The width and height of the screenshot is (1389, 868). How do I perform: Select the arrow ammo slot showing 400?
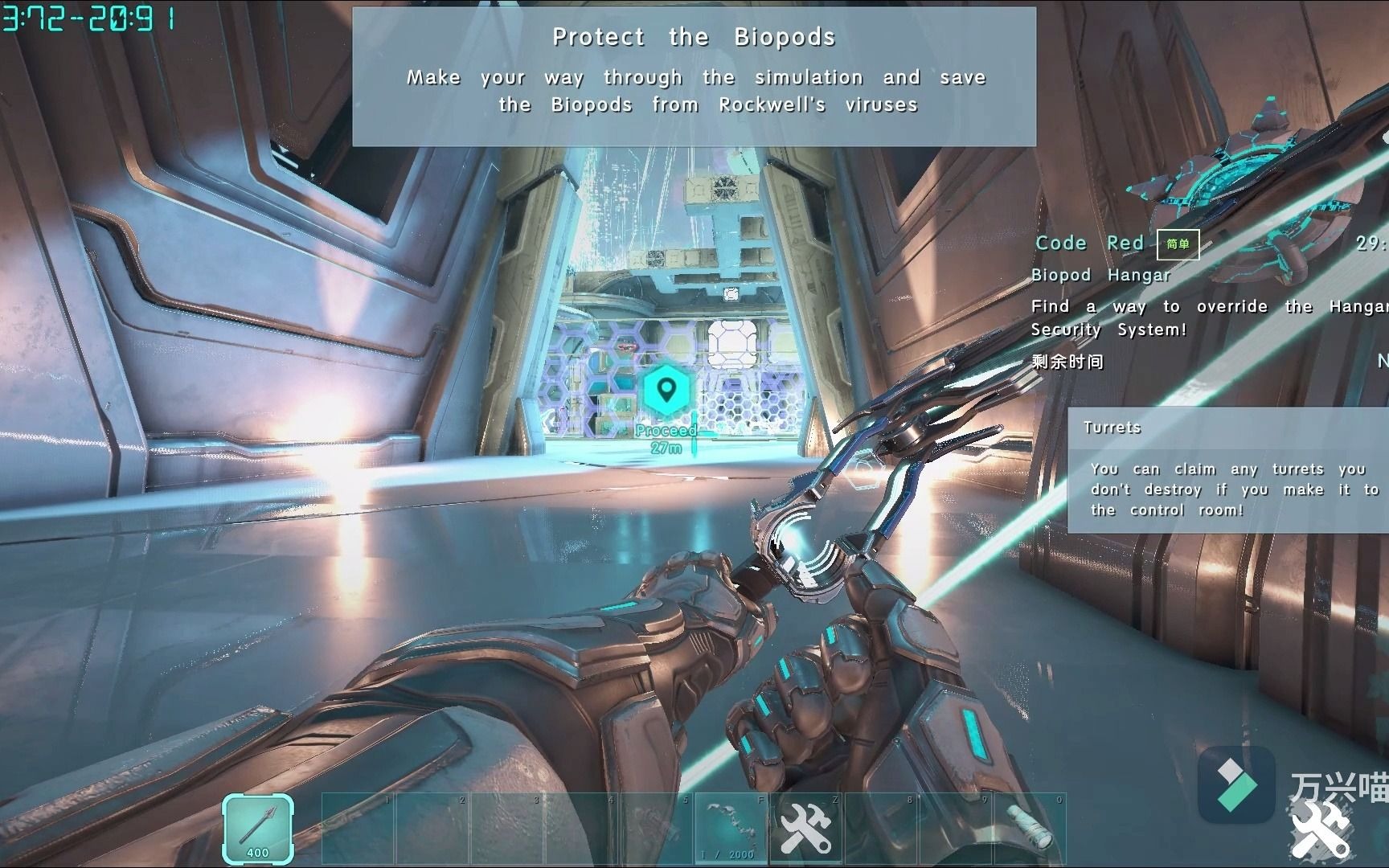pos(257,829)
